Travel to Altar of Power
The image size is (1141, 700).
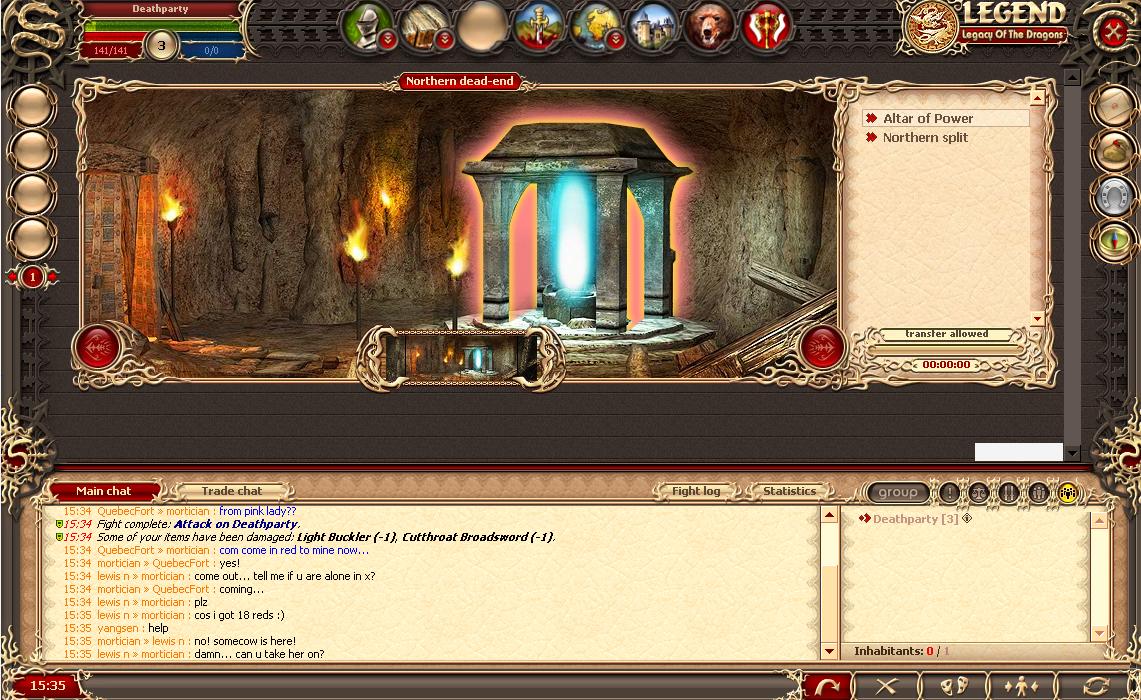pyautogui.click(x=927, y=118)
